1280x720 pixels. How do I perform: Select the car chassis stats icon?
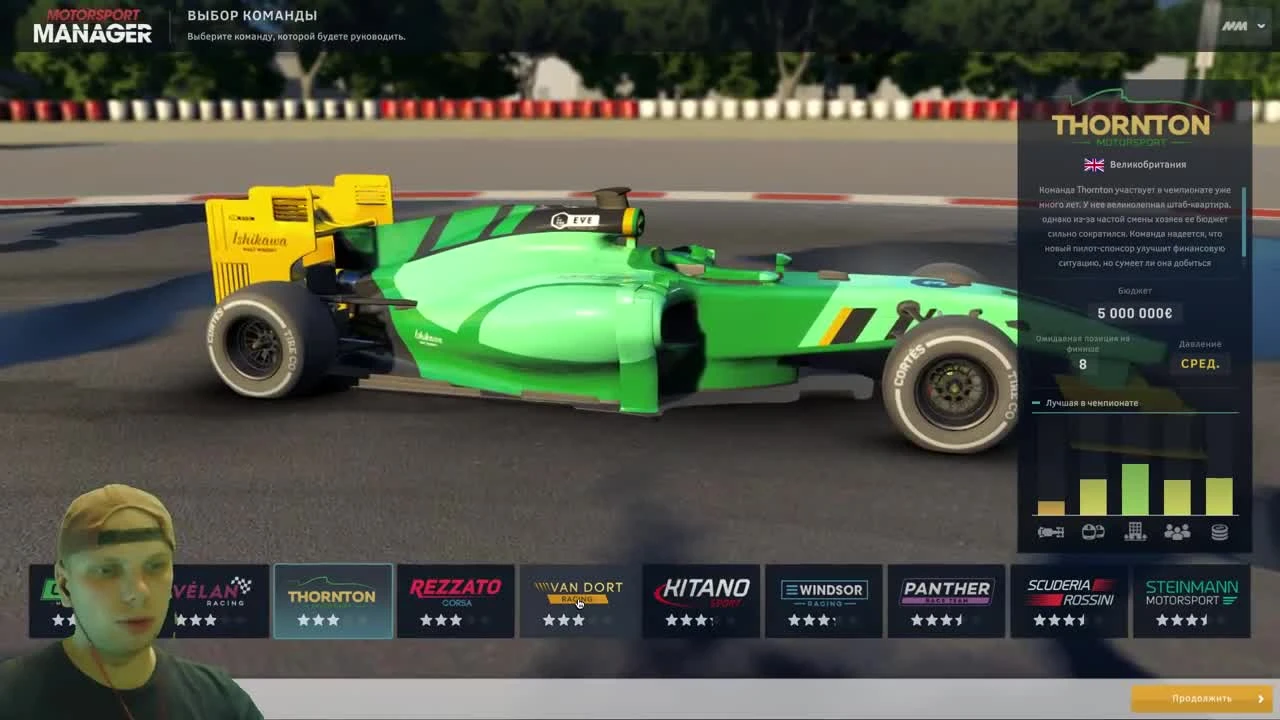[1050, 533]
